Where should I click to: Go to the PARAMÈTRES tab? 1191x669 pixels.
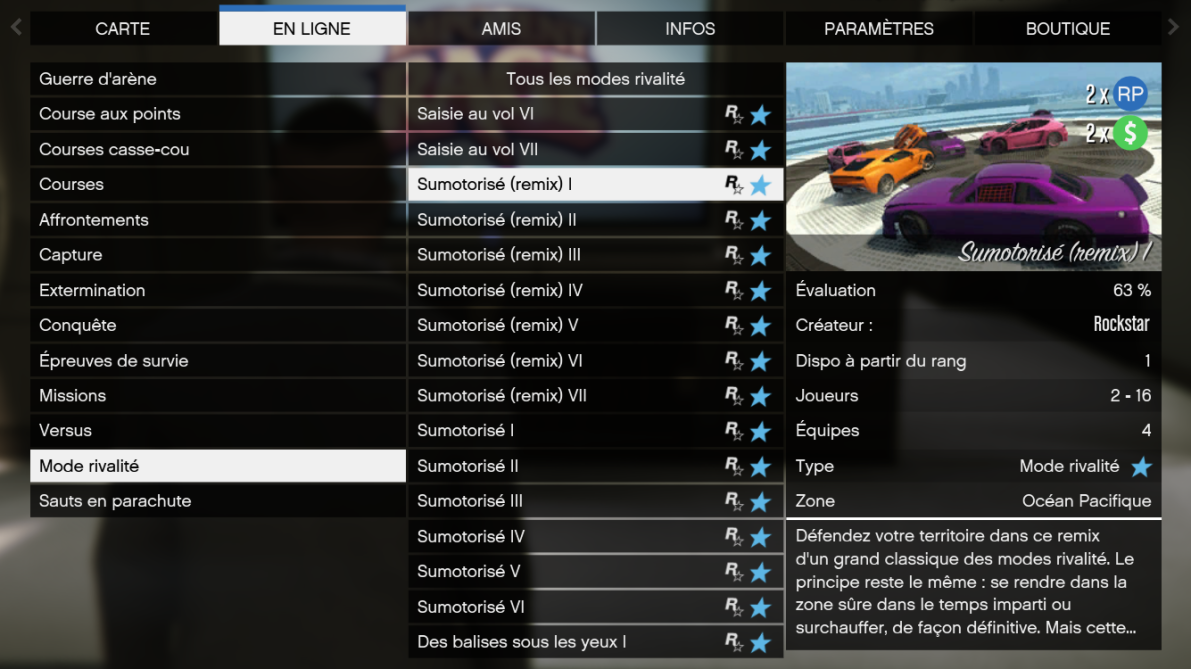879,29
